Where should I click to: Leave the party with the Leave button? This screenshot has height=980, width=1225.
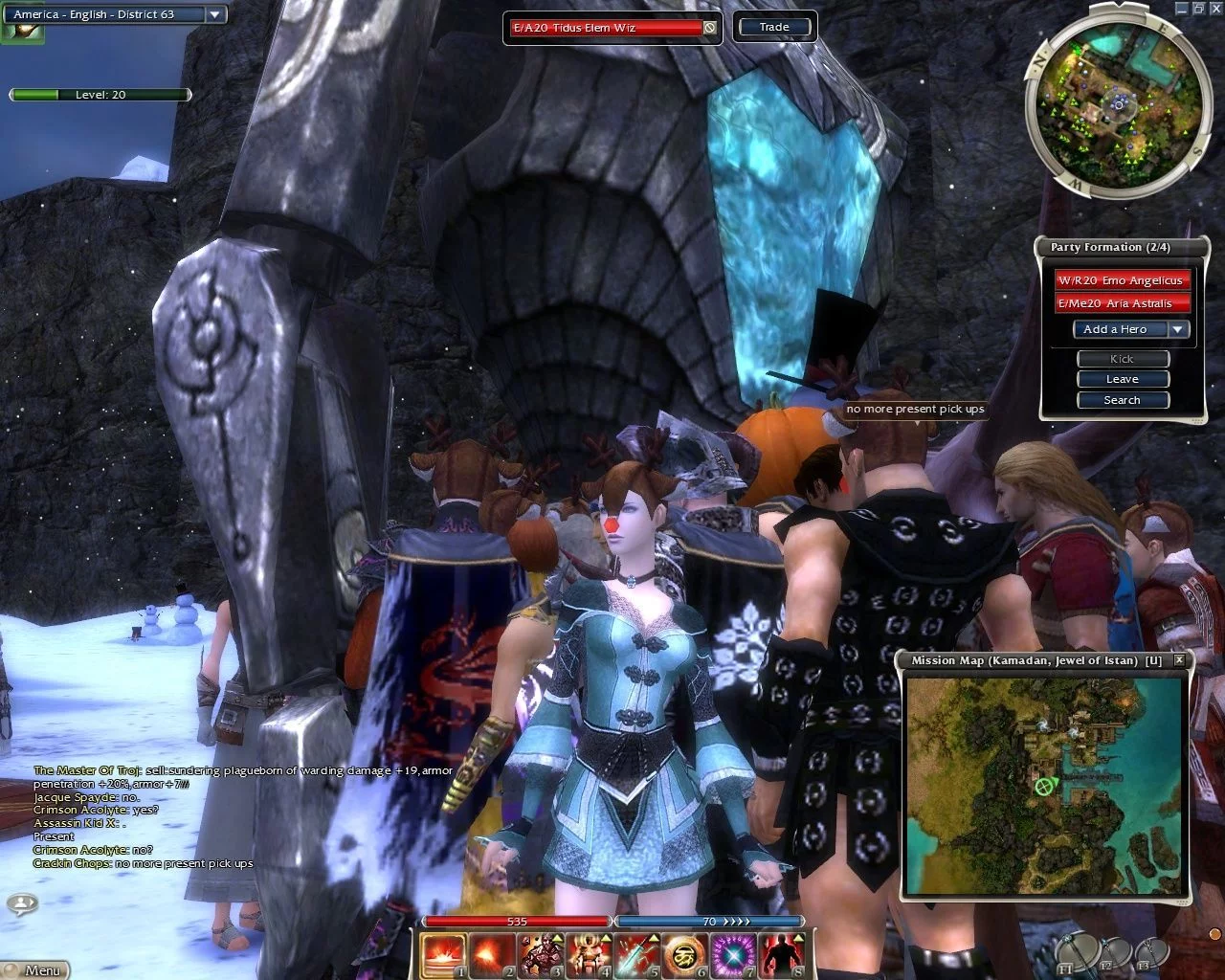(1123, 379)
